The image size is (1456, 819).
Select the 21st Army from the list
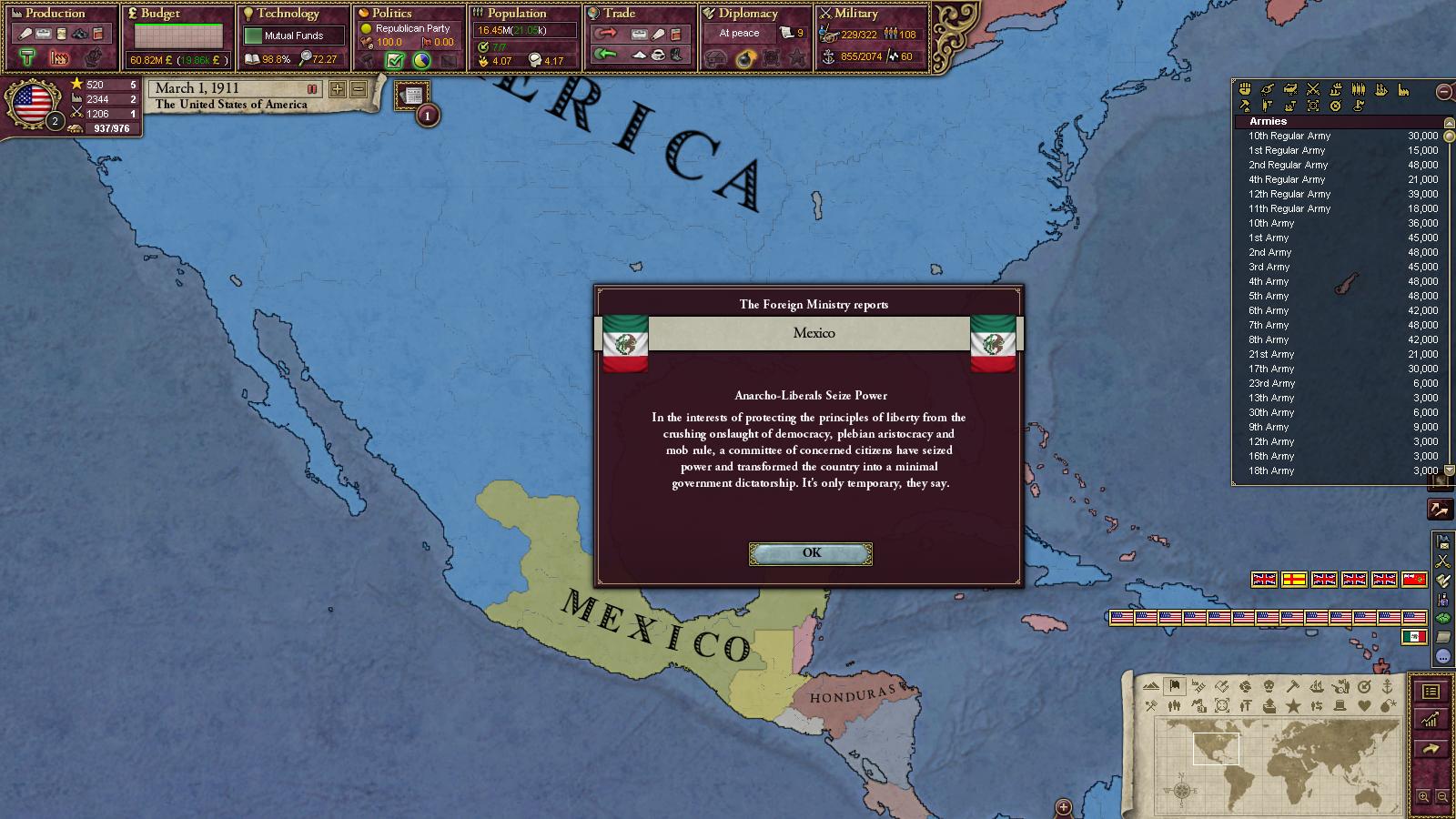[x=1271, y=355]
